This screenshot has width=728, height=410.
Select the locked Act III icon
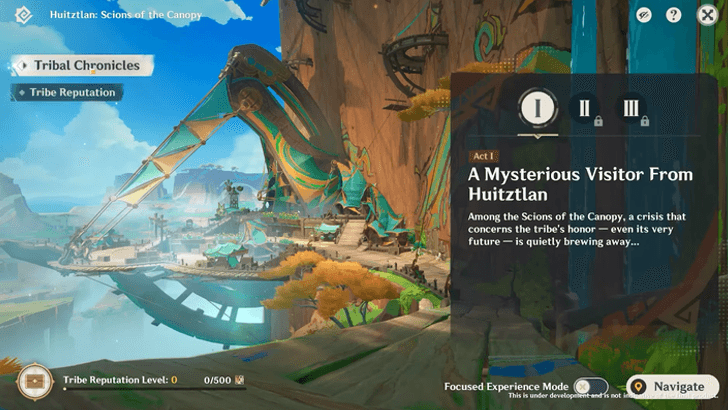pyautogui.click(x=631, y=108)
